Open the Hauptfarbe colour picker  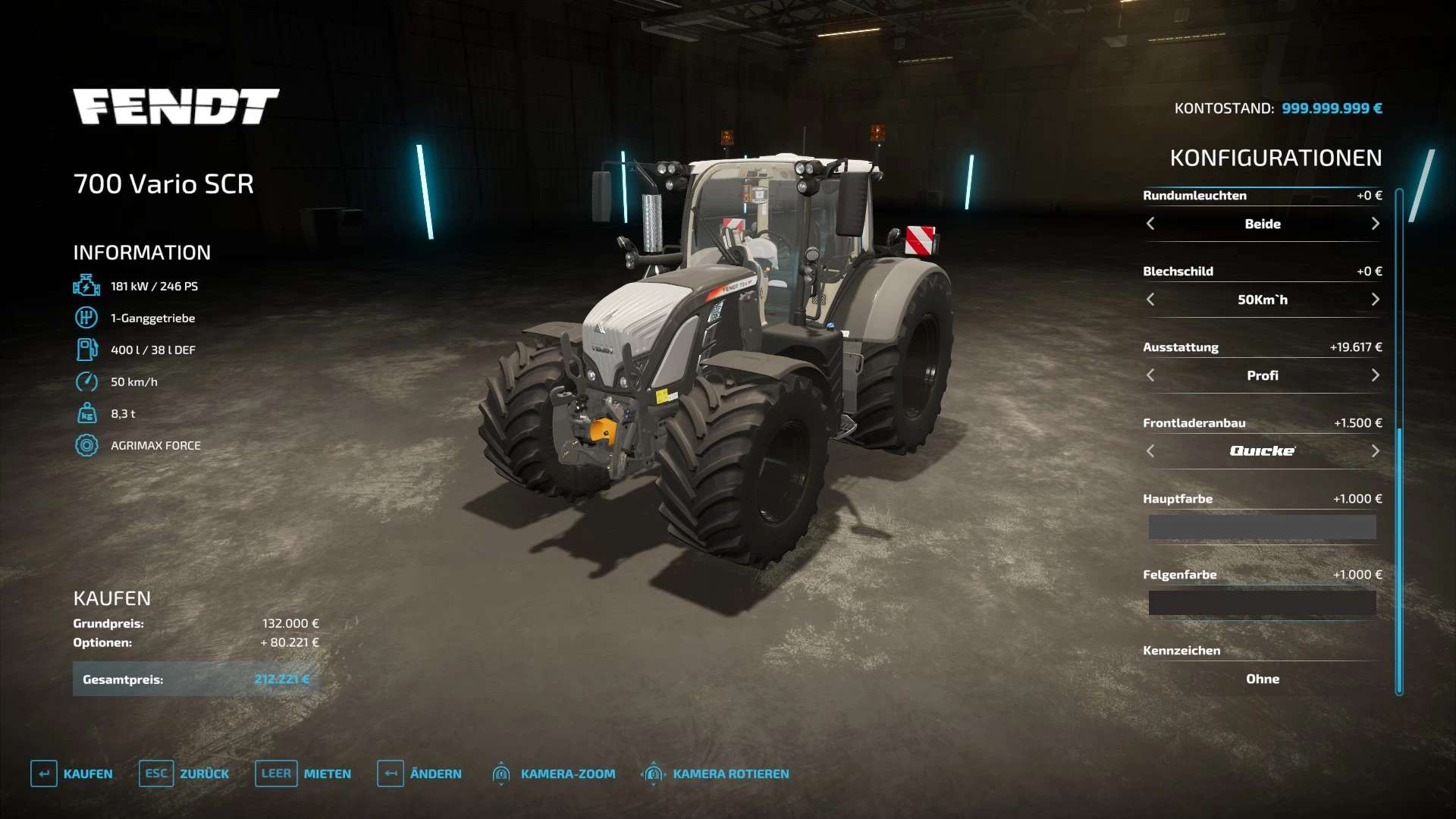tap(1262, 527)
